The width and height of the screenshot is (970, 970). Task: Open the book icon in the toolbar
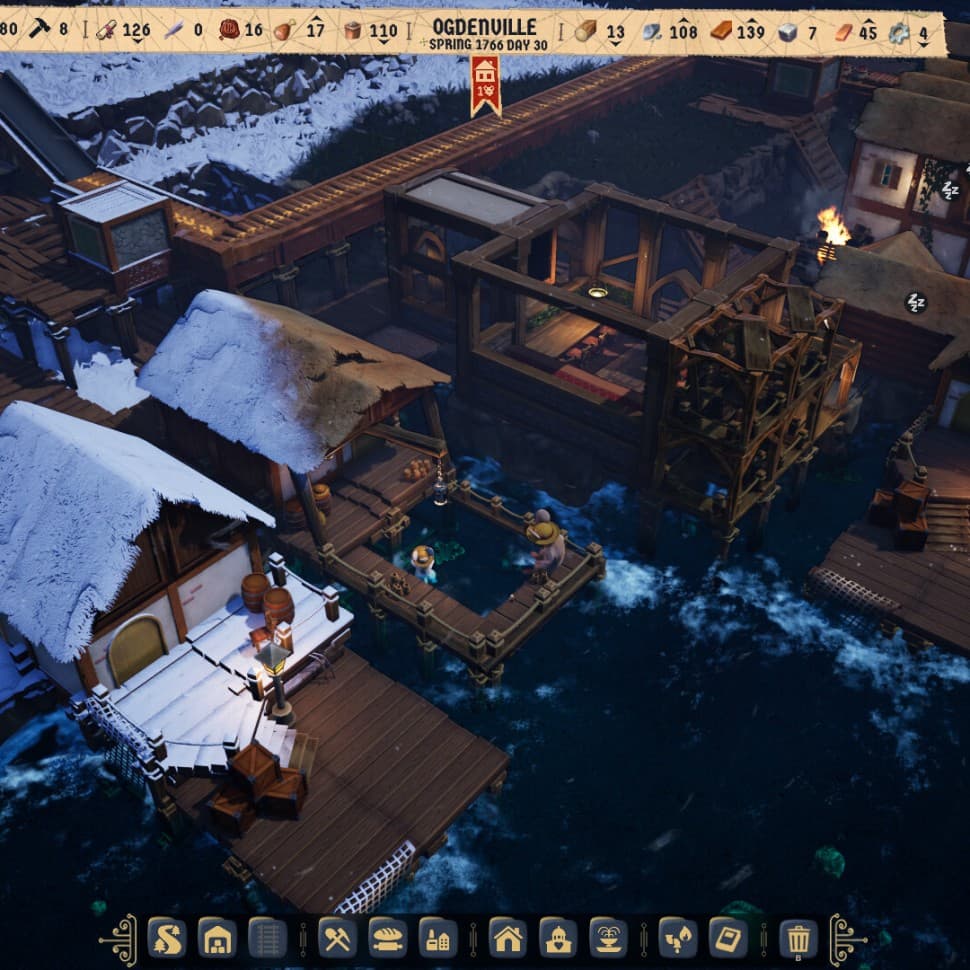727,938
